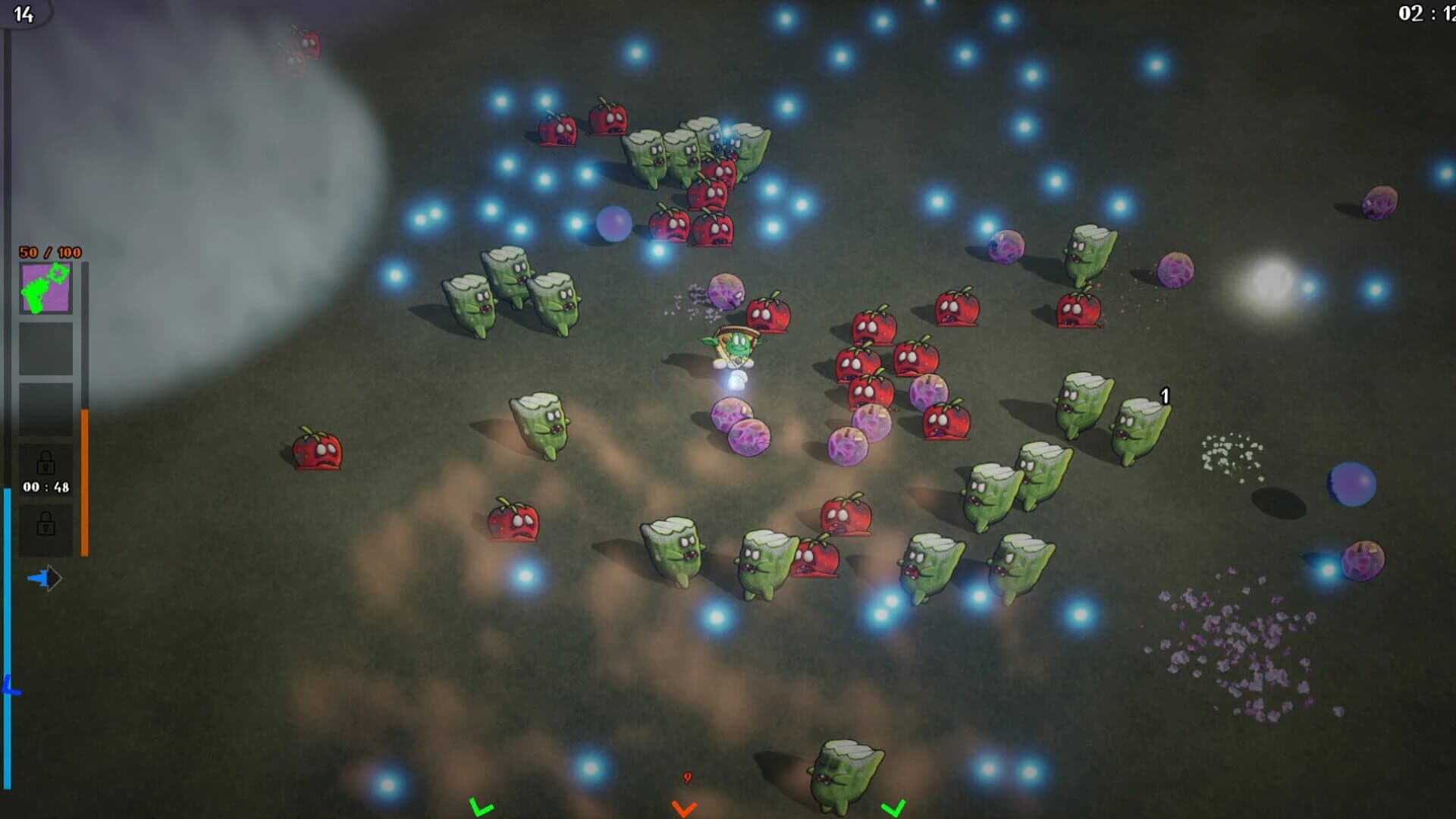The image size is (1456, 819).
Task: Click the glowing white orb on the right
Action: tap(1274, 283)
